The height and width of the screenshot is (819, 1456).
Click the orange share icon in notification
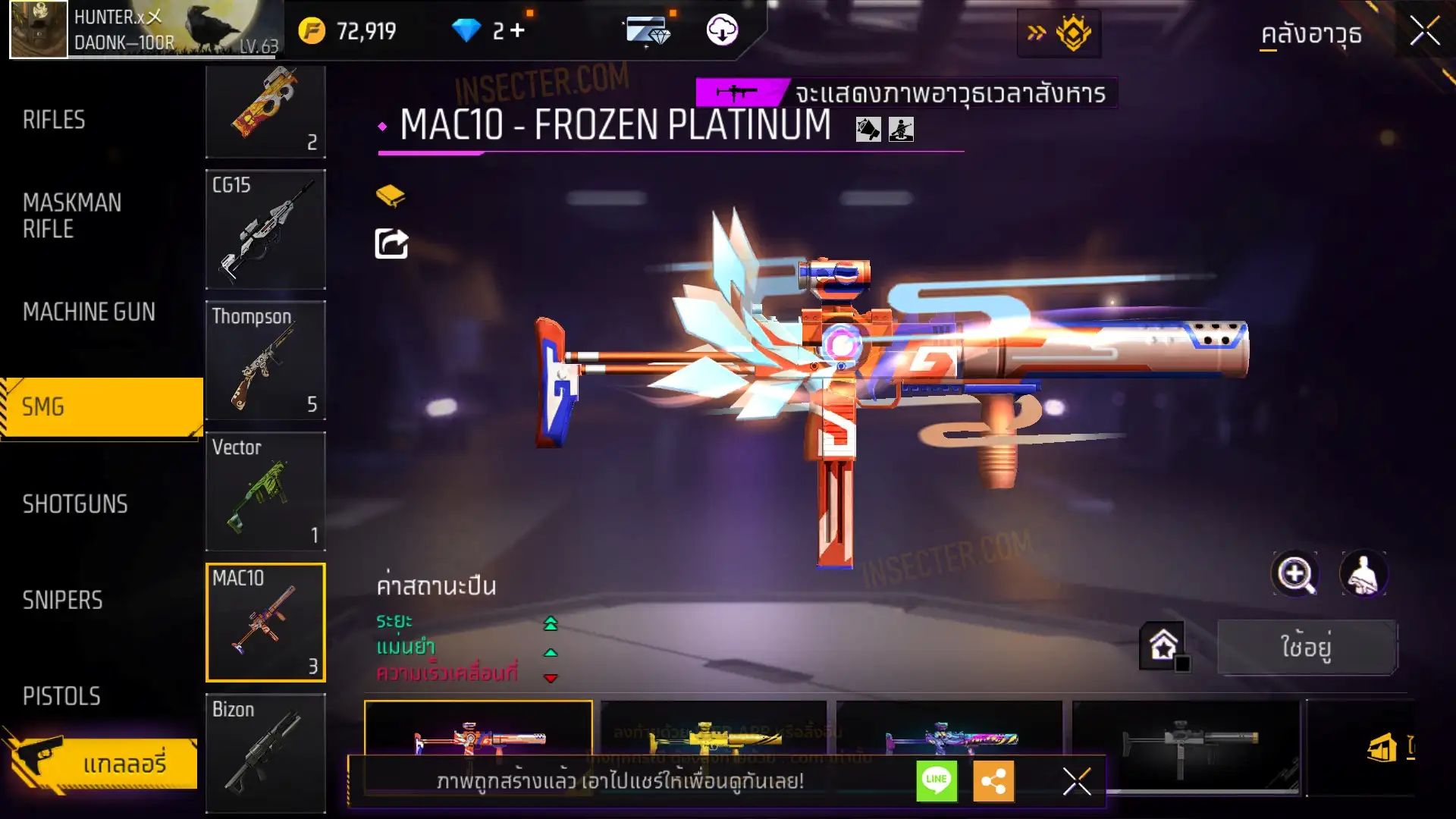[993, 780]
